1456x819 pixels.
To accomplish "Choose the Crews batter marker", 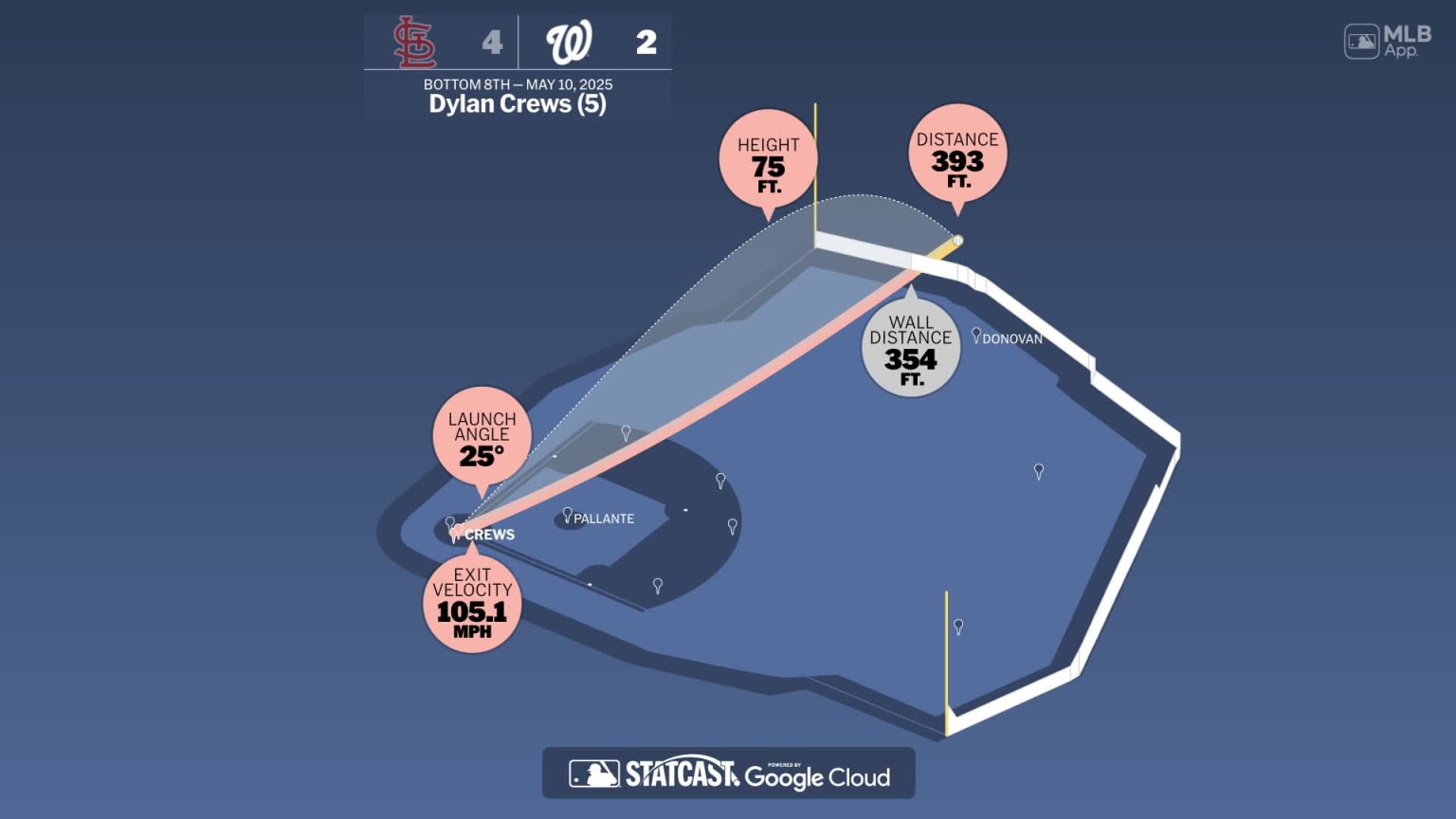I will [x=457, y=532].
